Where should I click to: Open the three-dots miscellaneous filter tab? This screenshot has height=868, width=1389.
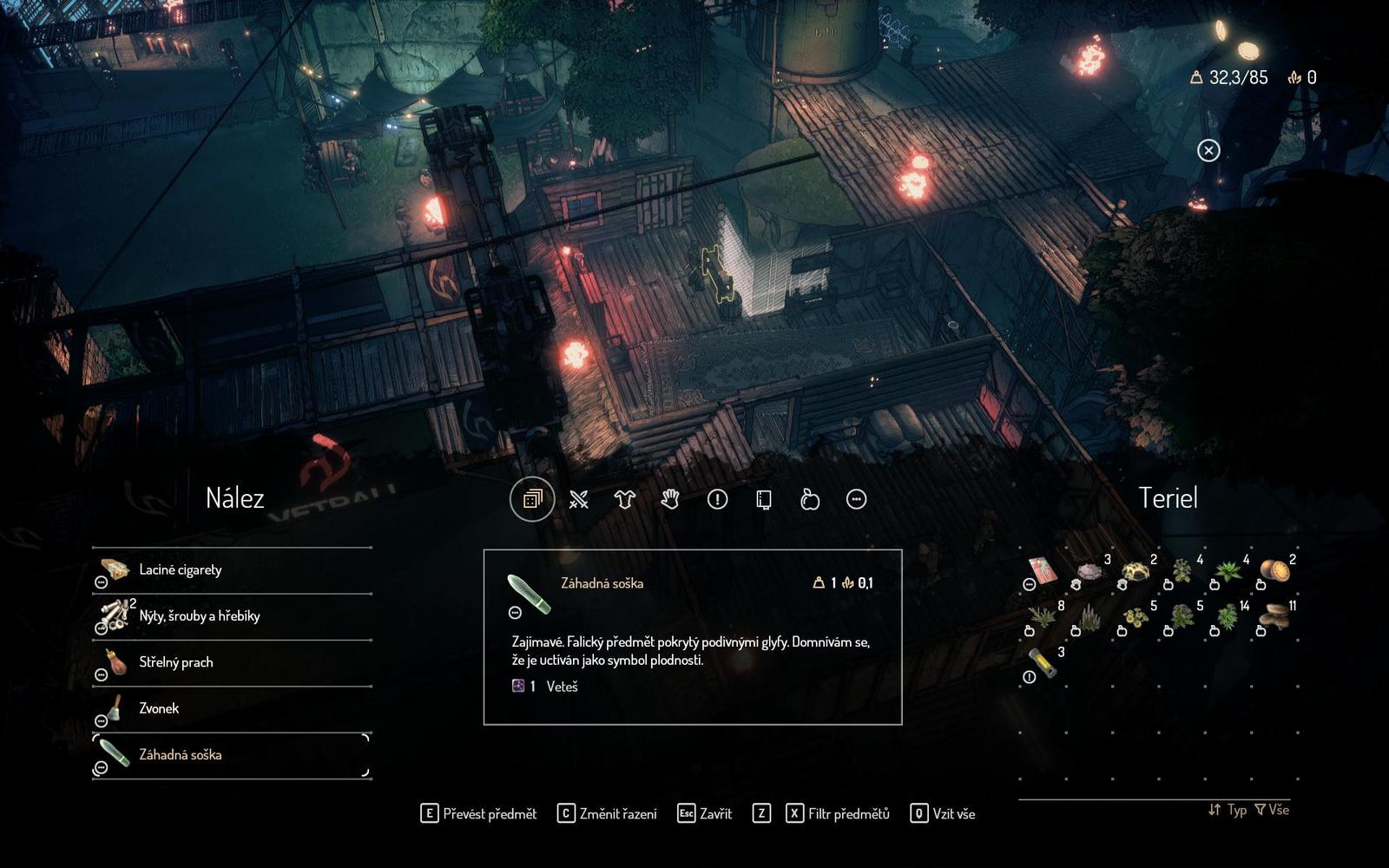[x=856, y=499]
